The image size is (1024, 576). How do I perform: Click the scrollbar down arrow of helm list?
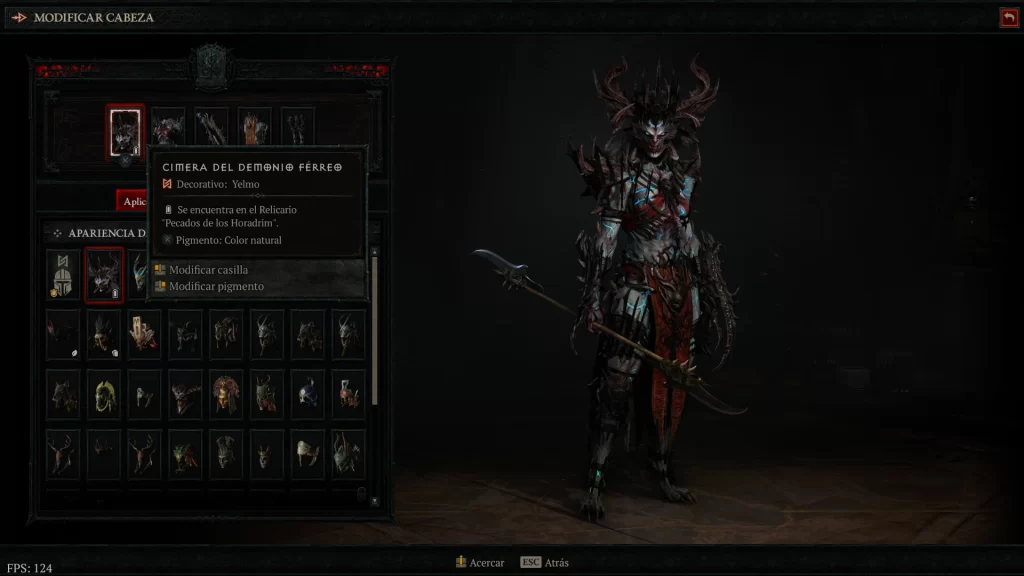pos(375,499)
